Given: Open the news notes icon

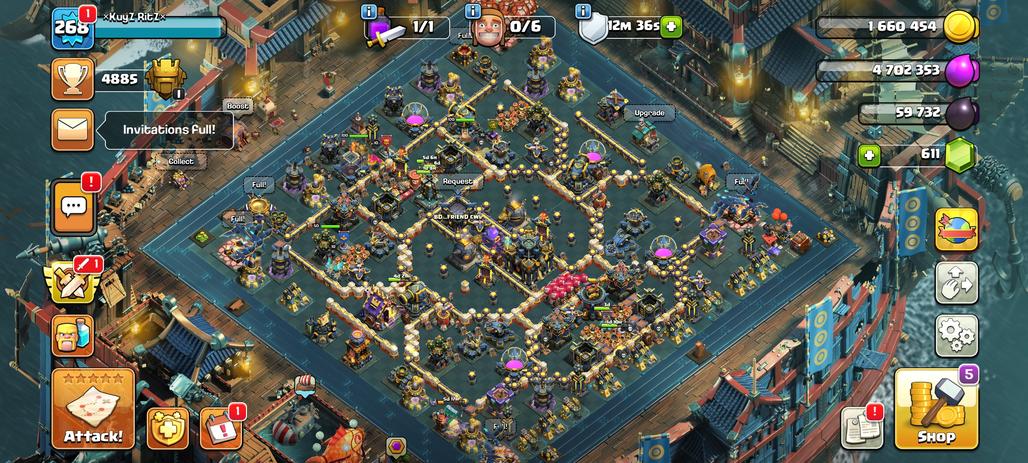Looking at the screenshot, I should coord(861,427).
